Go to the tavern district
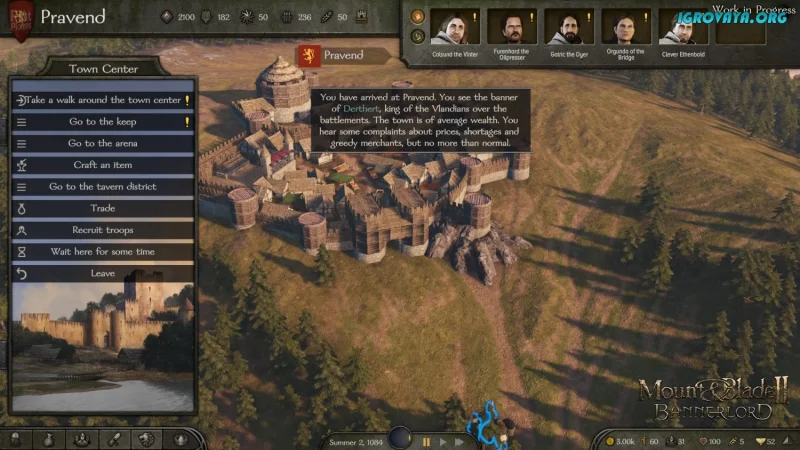This screenshot has height=450, width=800. point(103,187)
